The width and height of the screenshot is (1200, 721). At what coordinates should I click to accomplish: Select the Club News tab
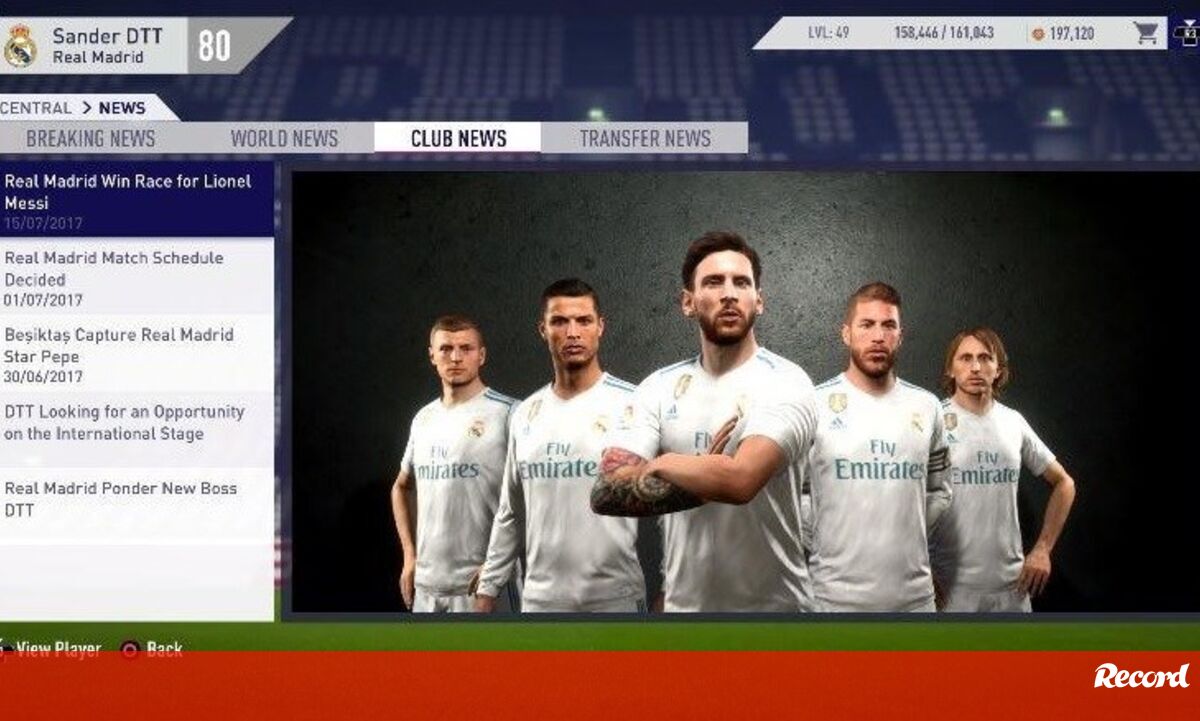(458, 139)
